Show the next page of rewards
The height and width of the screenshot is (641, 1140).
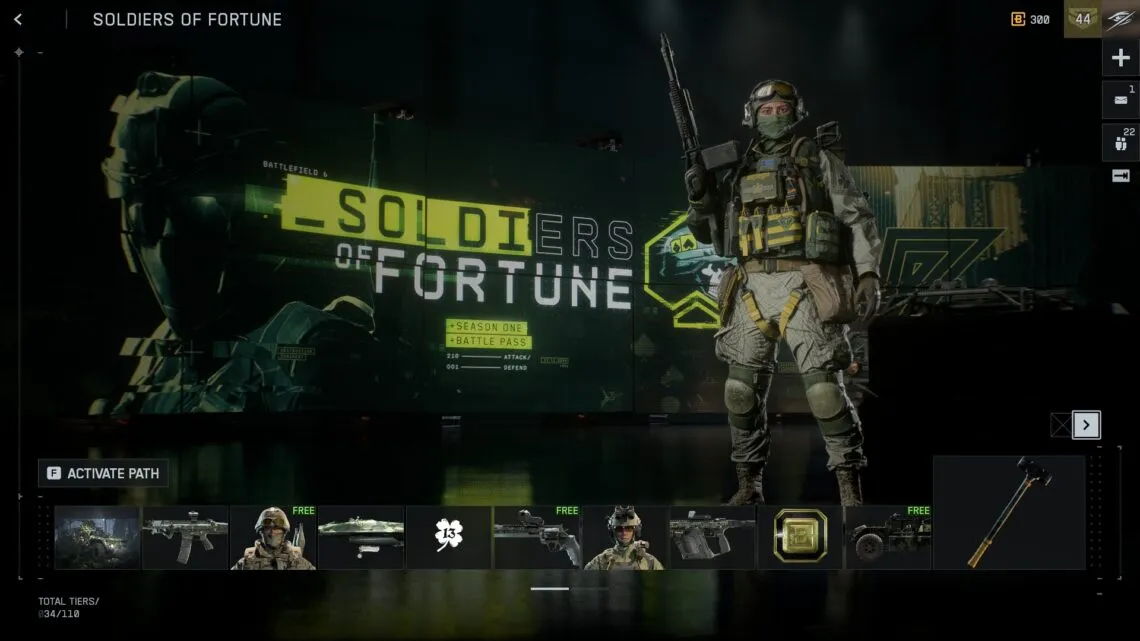click(1086, 425)
